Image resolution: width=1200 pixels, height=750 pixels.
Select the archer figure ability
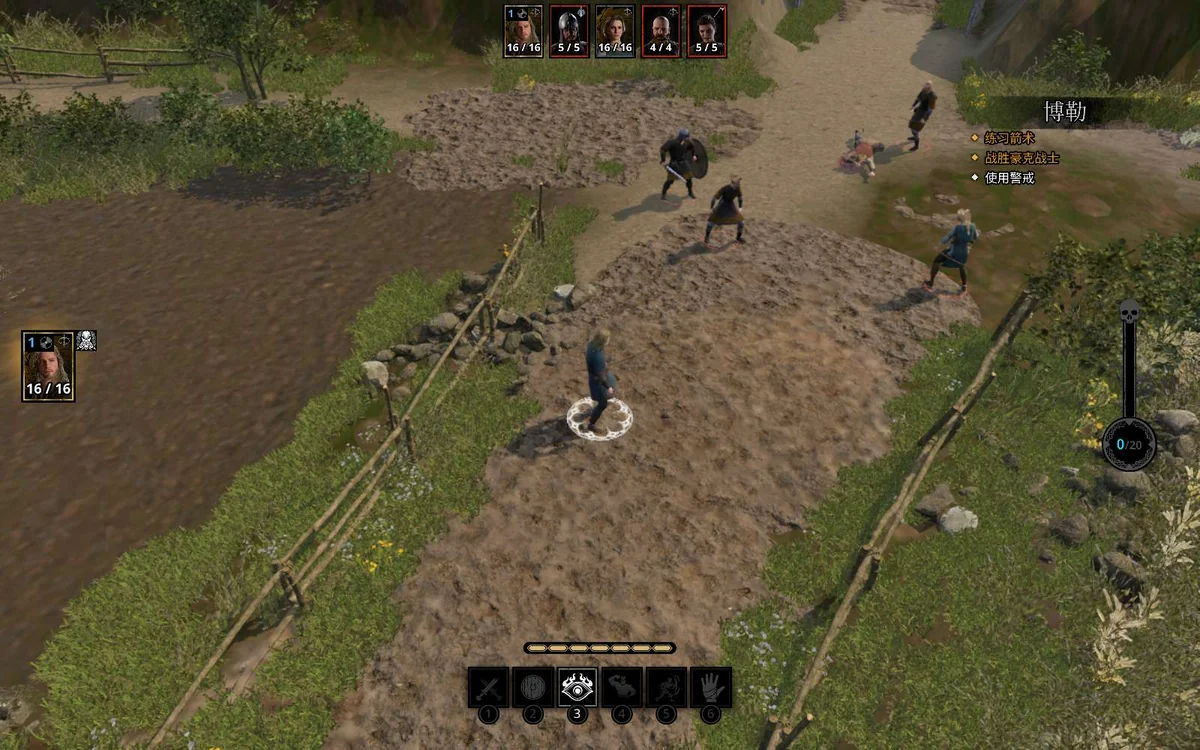[x=666, y=687]
